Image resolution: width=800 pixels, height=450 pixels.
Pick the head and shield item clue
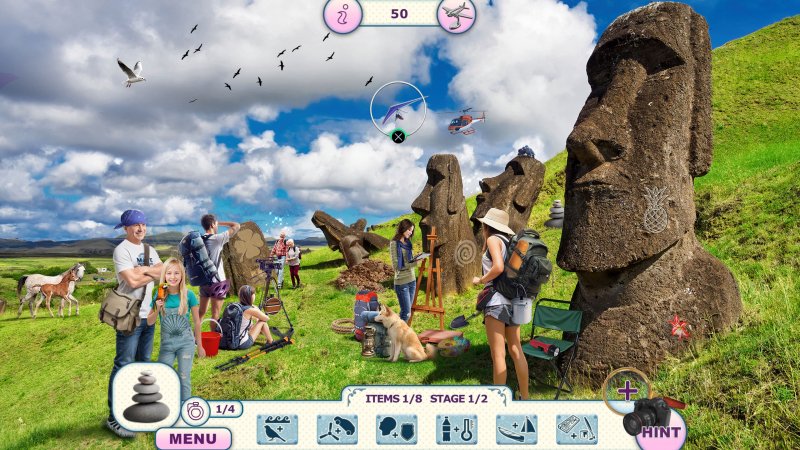(397, 429)
